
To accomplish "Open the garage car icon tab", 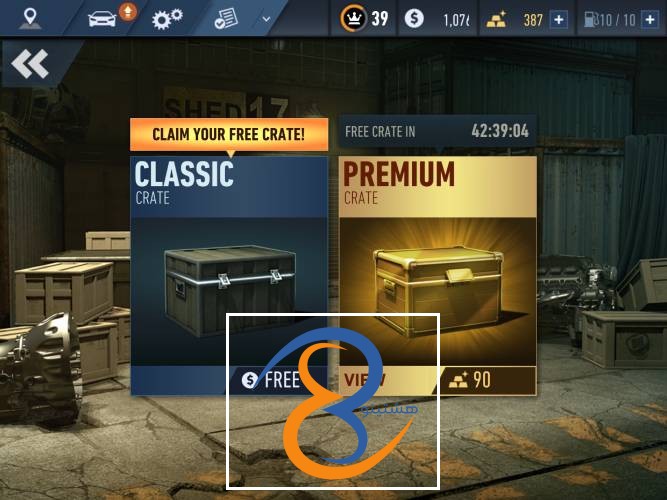I will pos(103,18).
